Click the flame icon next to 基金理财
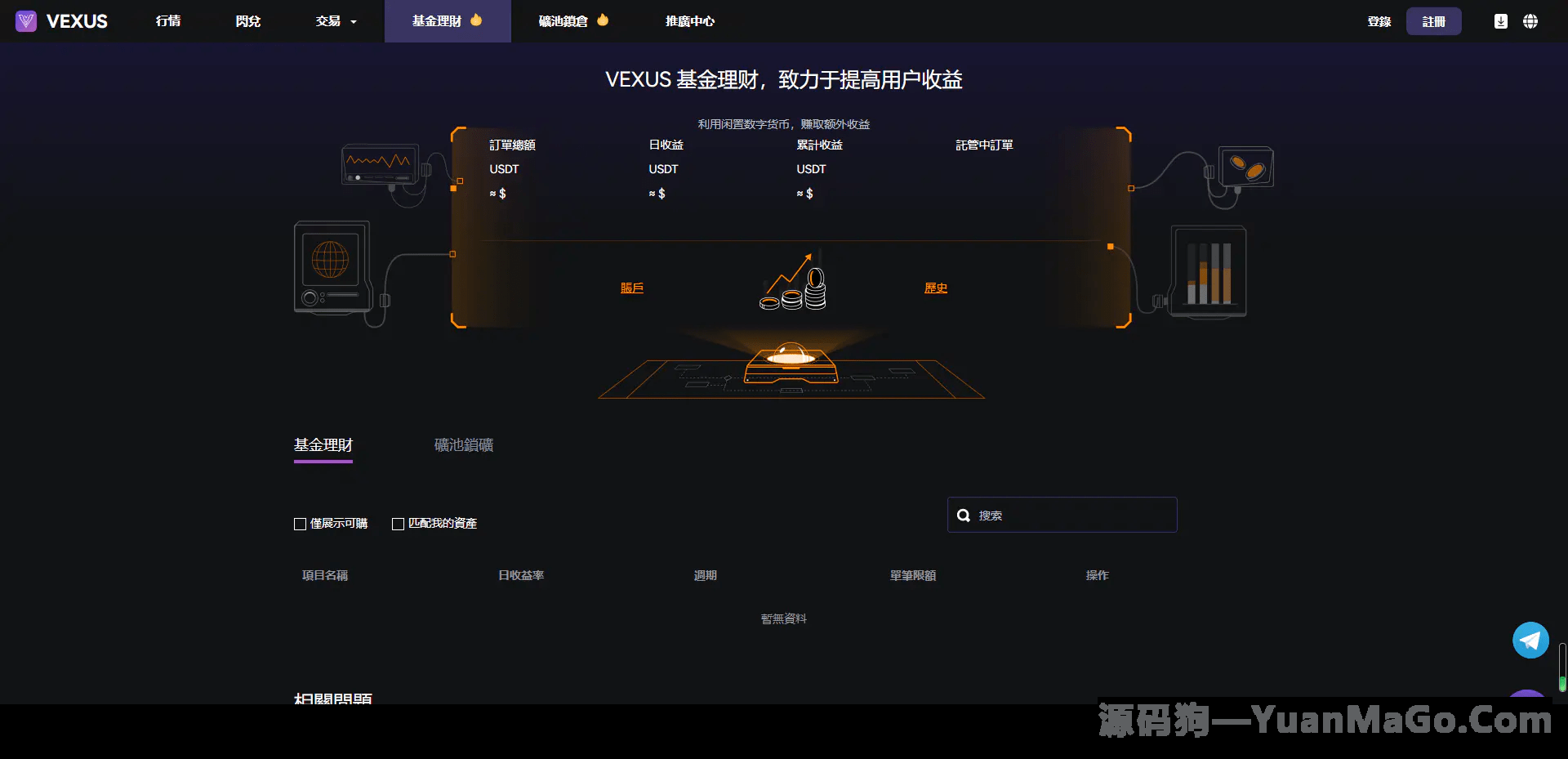 (x=478, y=20)
